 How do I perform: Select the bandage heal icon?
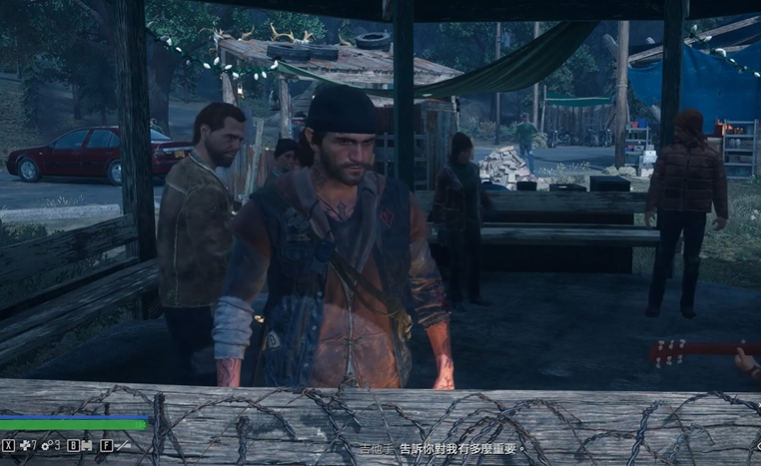coord(25,445)
